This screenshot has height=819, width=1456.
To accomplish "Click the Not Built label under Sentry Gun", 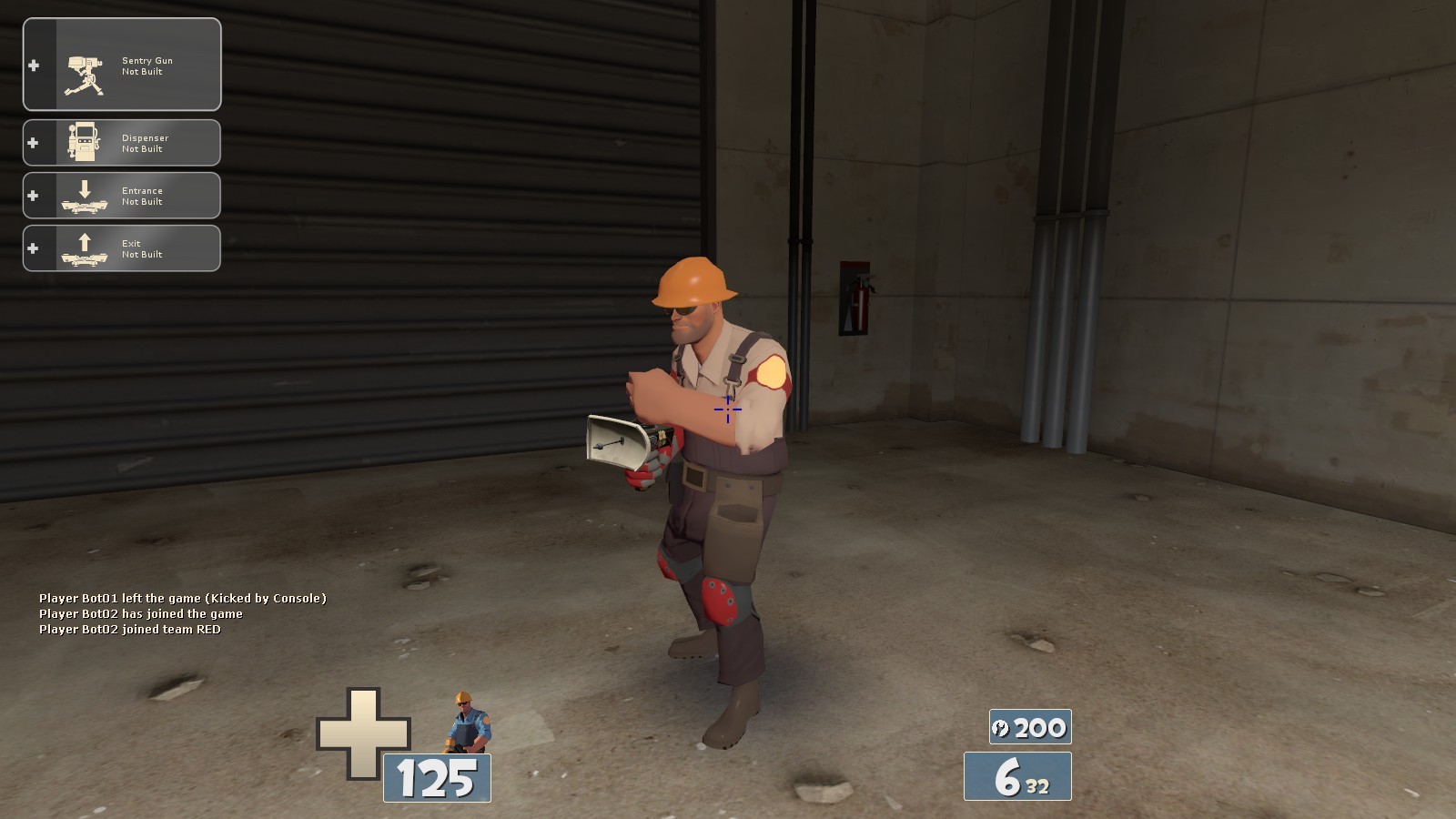I will click(141, 70).
